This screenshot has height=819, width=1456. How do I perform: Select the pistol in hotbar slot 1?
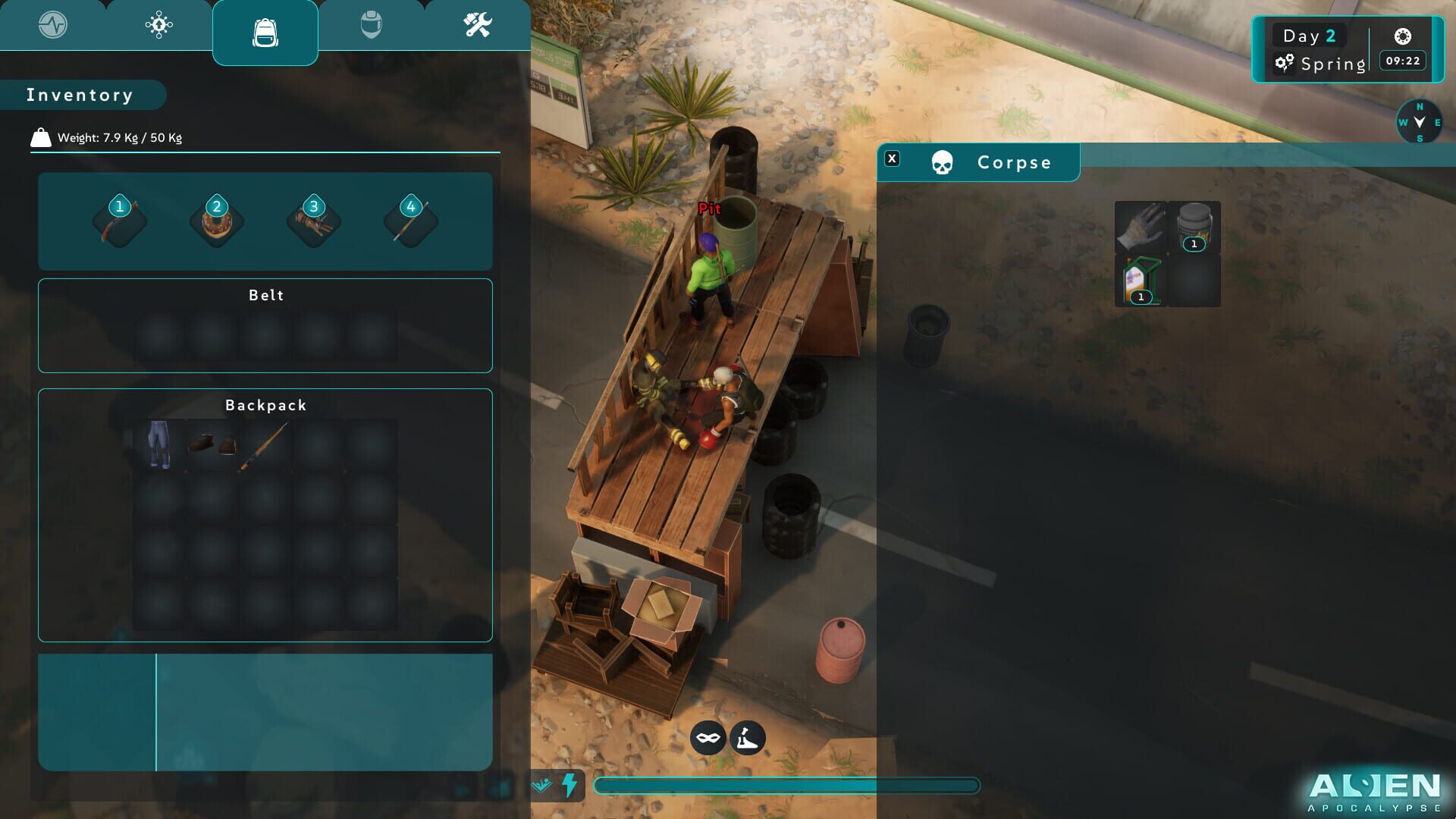tap(120, 221)
